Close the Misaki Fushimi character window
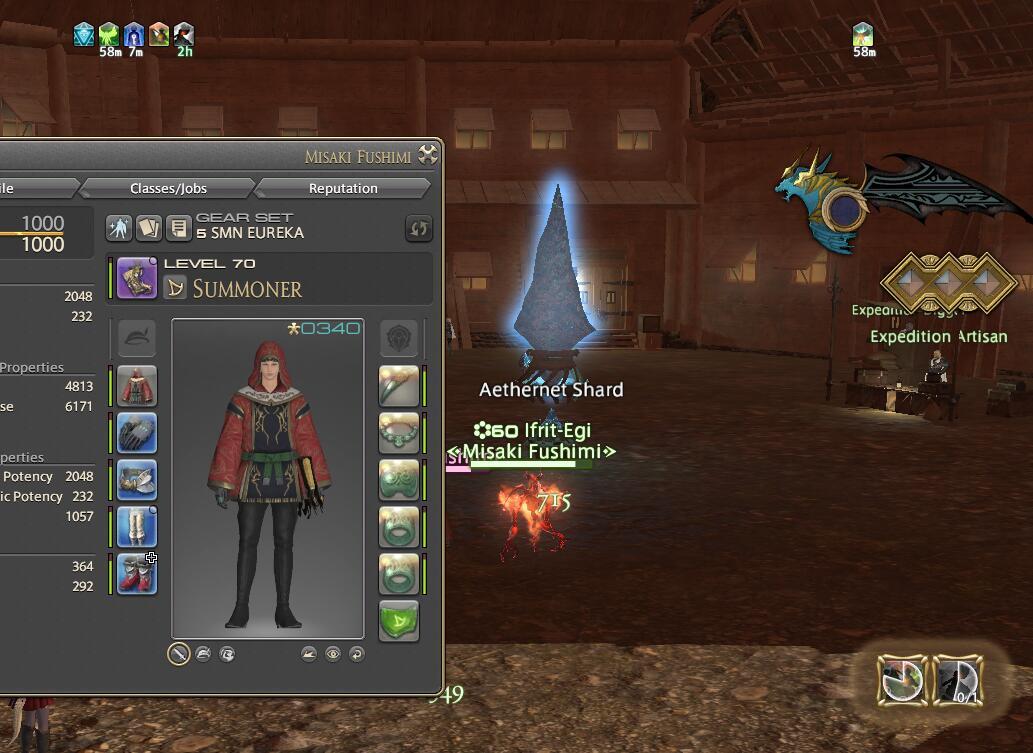Viewport: 1033px width, 753px height. 428,154
